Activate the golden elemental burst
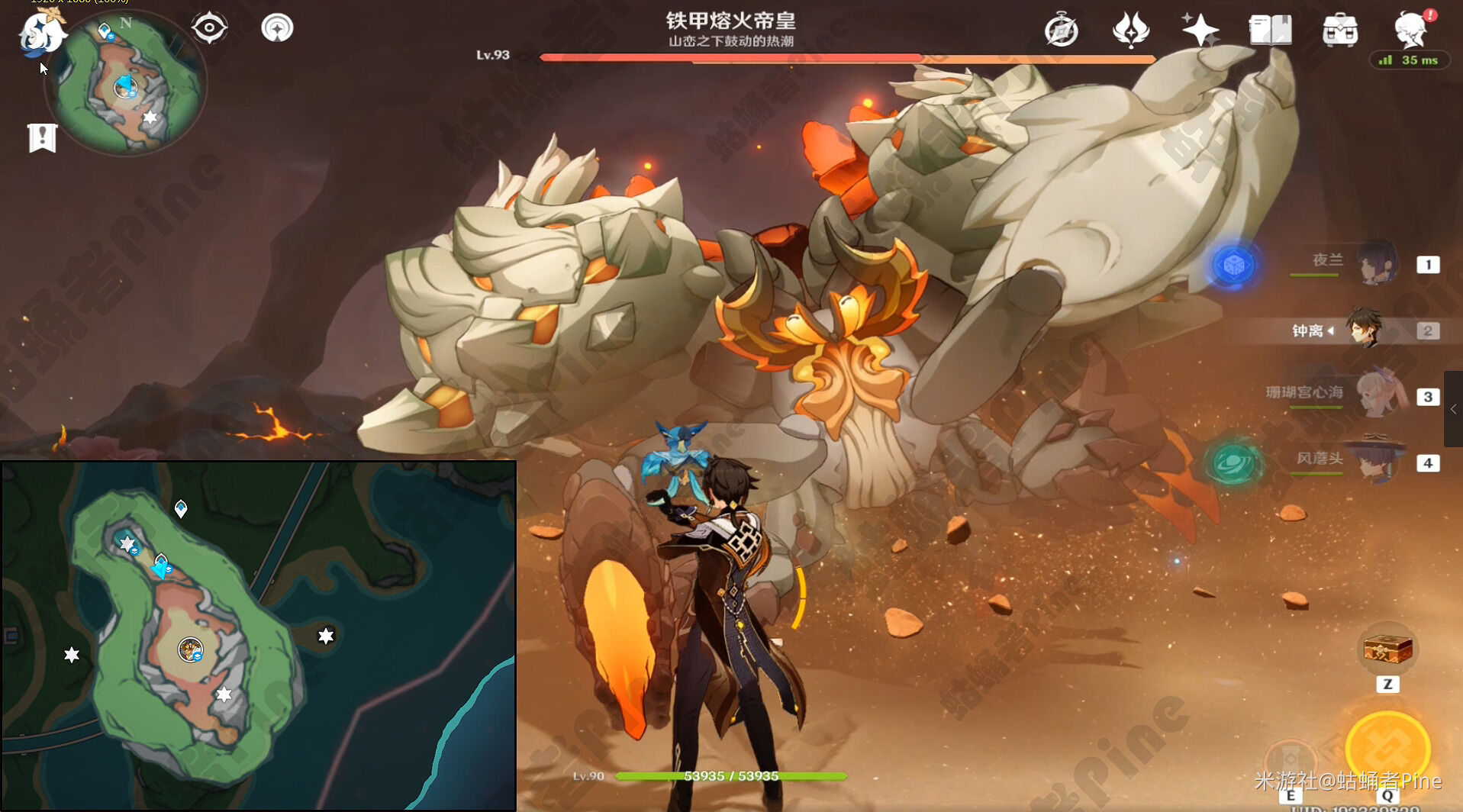This screenshot has height=812, width=1463. pyautogui.click(x=1387, y=749)
